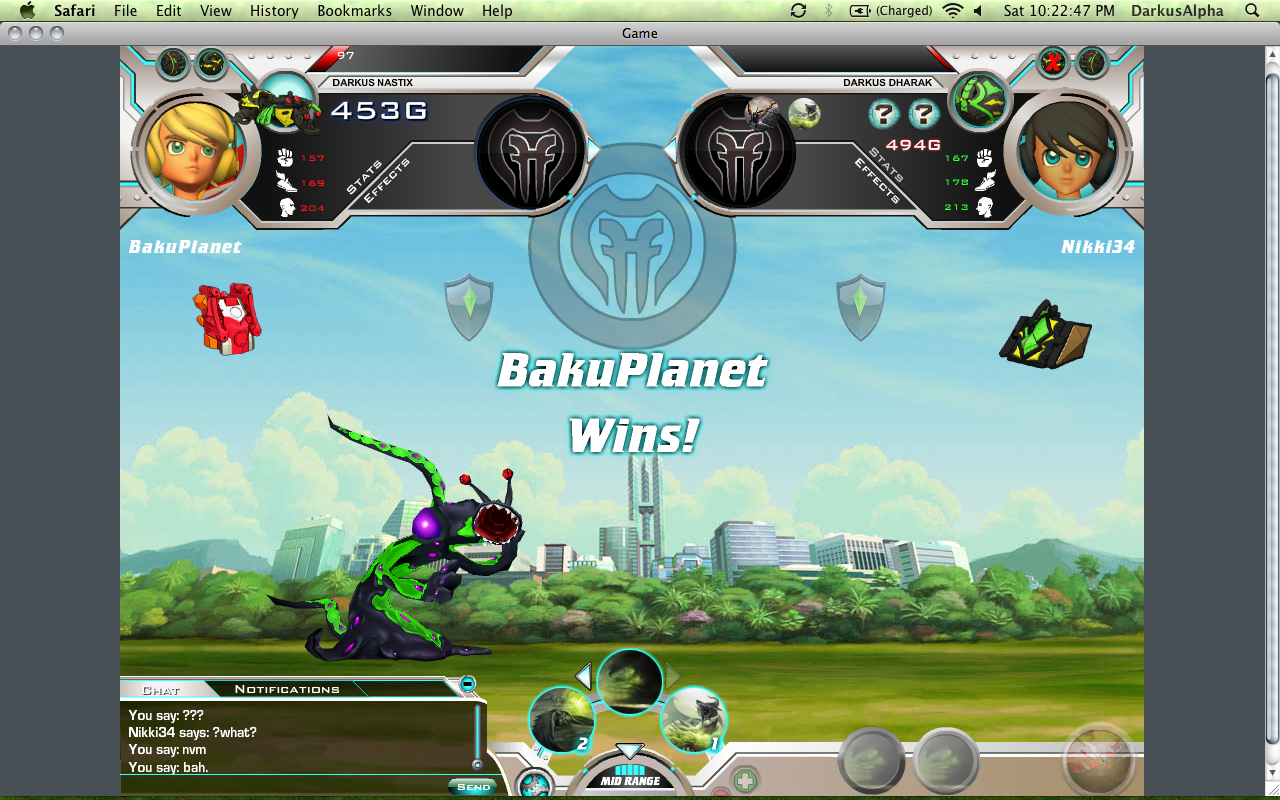1280x800 pixels.
Task: Show Nikki34's Effects panel
Action: 878,181
